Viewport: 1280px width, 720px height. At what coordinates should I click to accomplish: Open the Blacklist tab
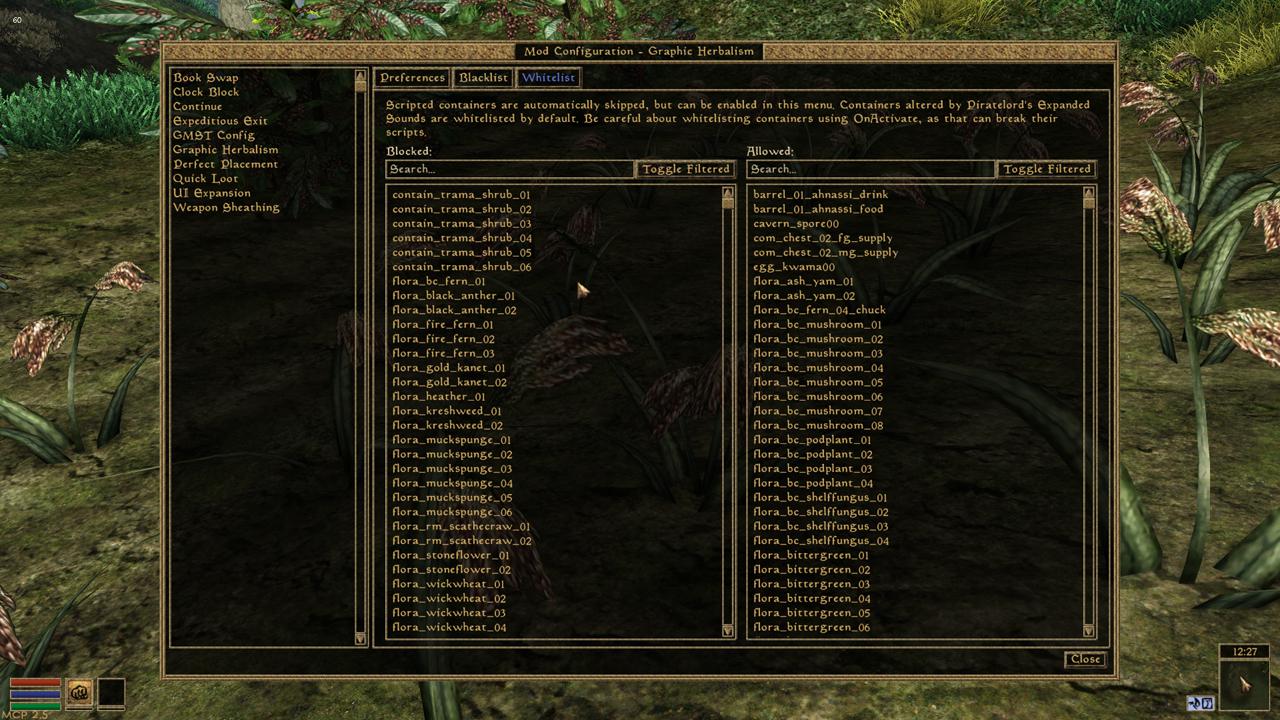483,78
